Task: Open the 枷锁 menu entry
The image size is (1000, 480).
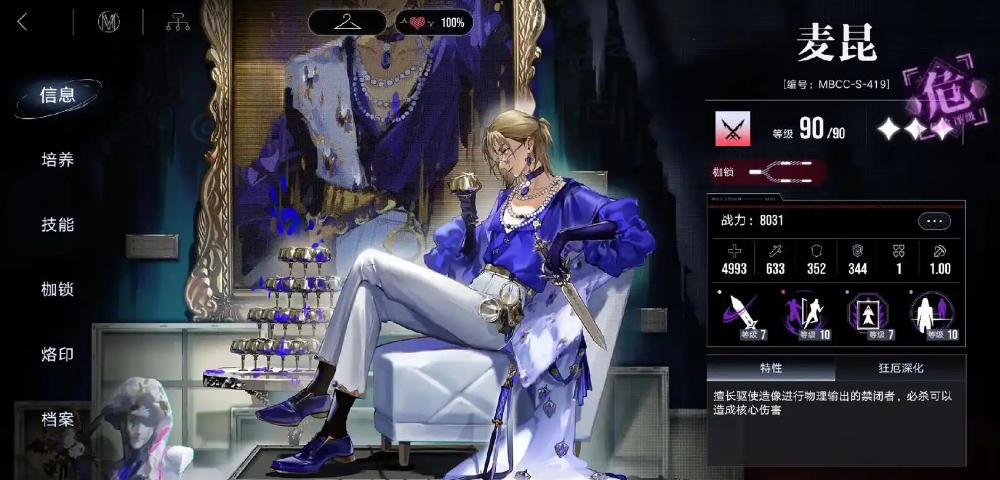Action: pyautogui.click(x=57, y=290)
